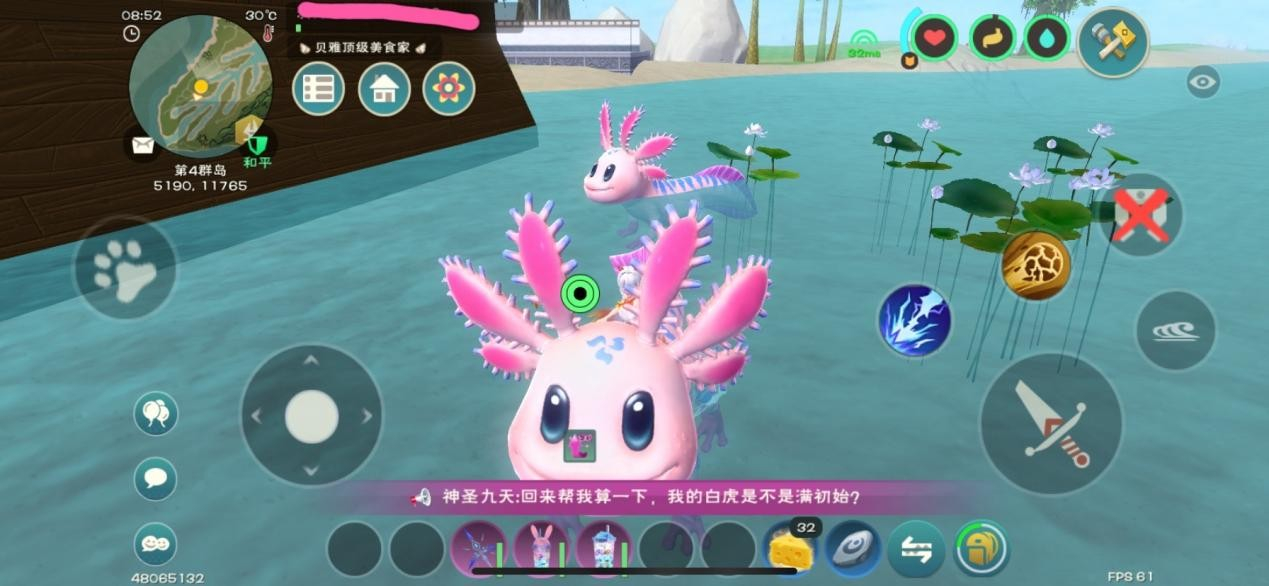1269x586 pixels.
Task: Toggle the eye visibility button
Action: point(1203,82)
